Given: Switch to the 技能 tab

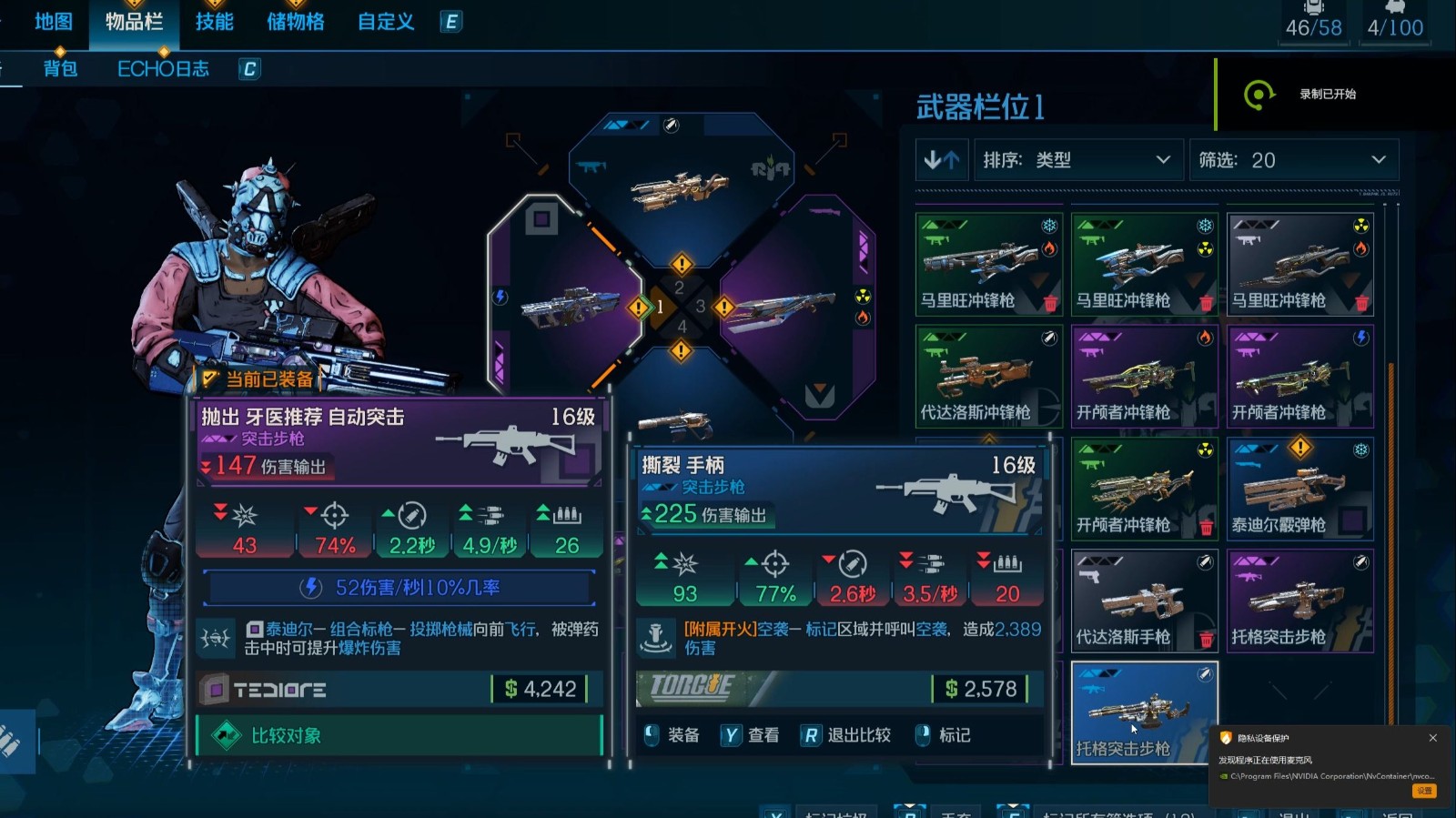Looking at the screenshot, I should pos(215,23).
